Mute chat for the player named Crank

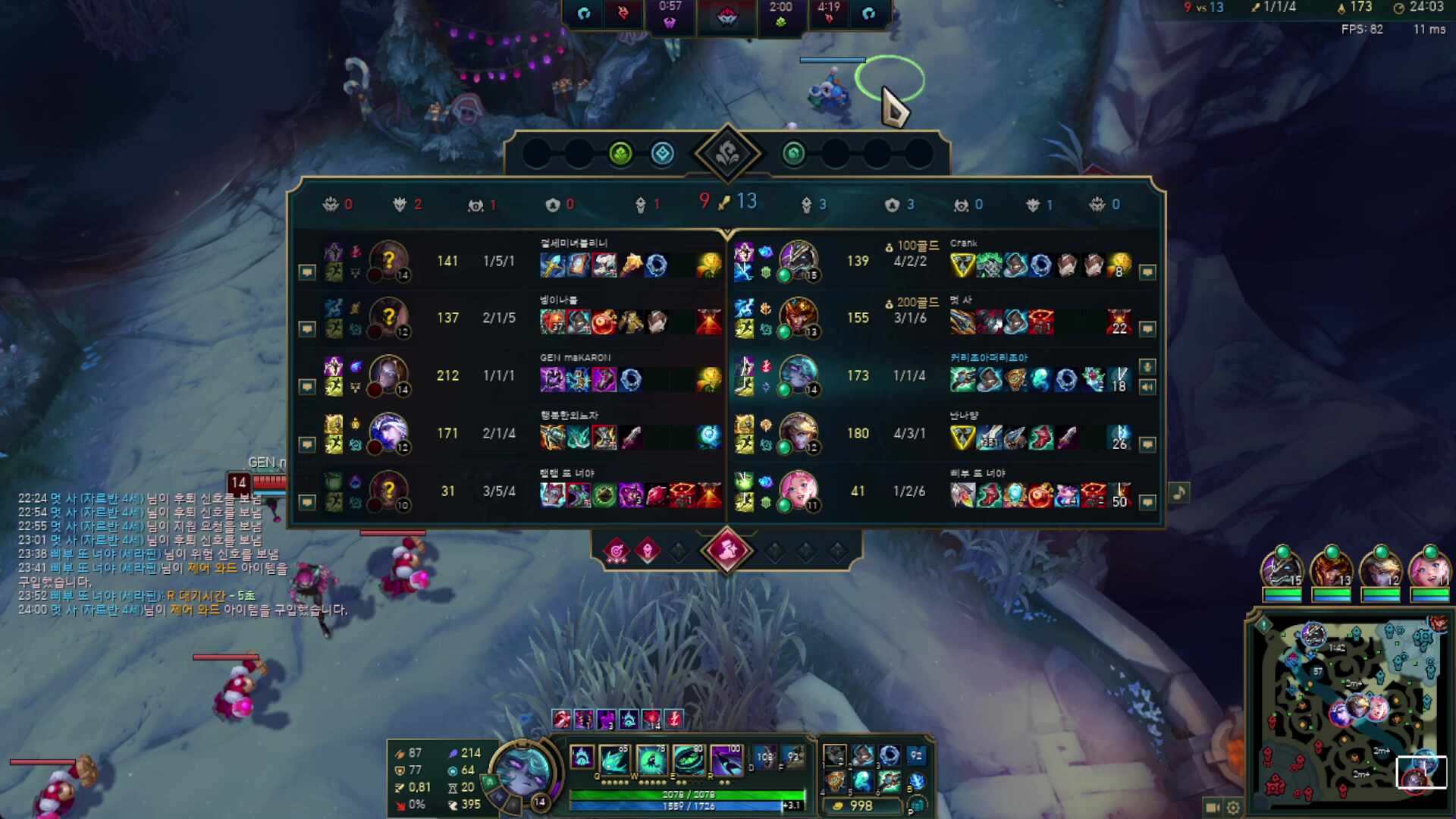1147,271
